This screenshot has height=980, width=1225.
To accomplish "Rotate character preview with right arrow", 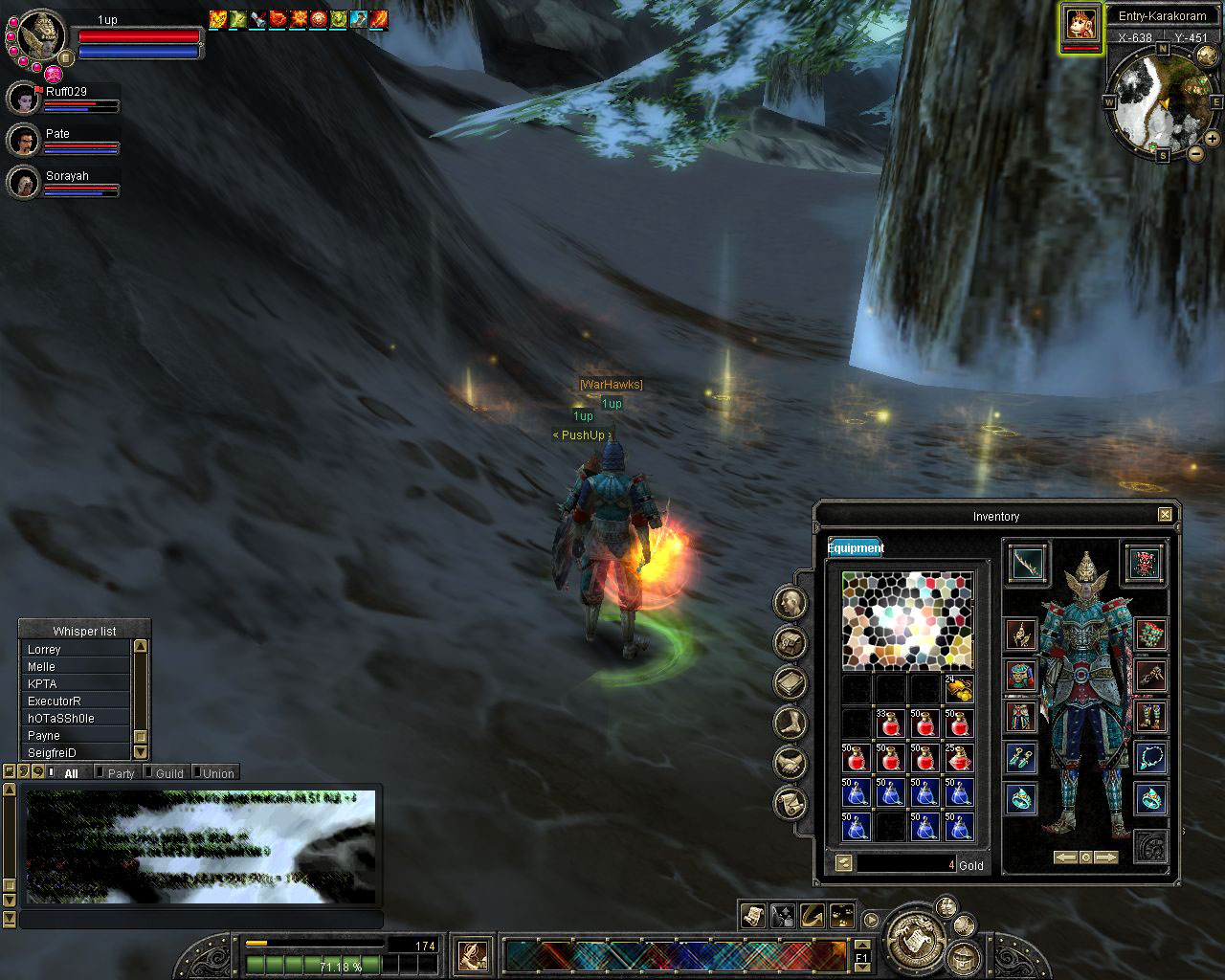I will 1105,857.
